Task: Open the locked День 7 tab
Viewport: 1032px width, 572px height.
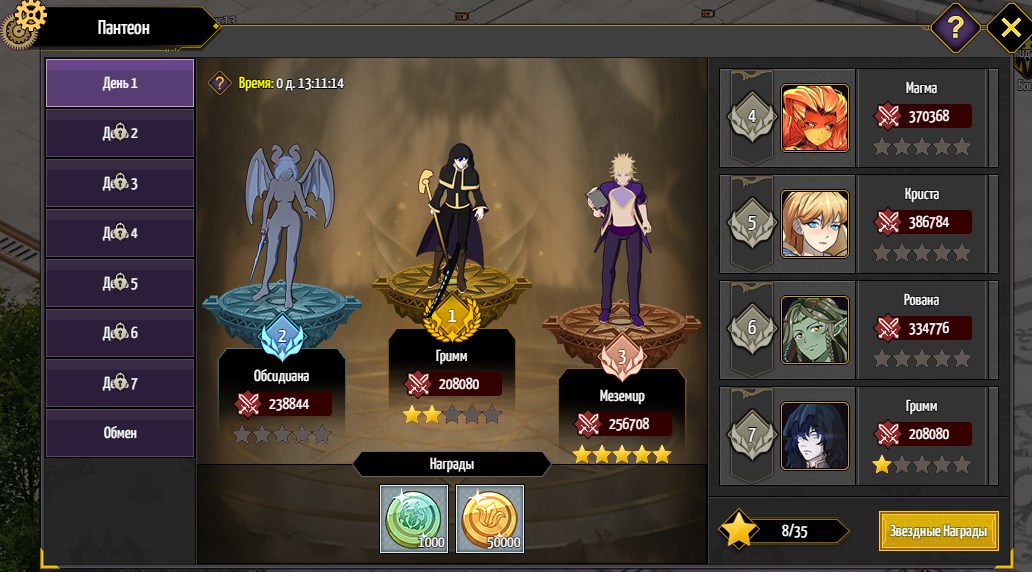Action: pos(119,383)
